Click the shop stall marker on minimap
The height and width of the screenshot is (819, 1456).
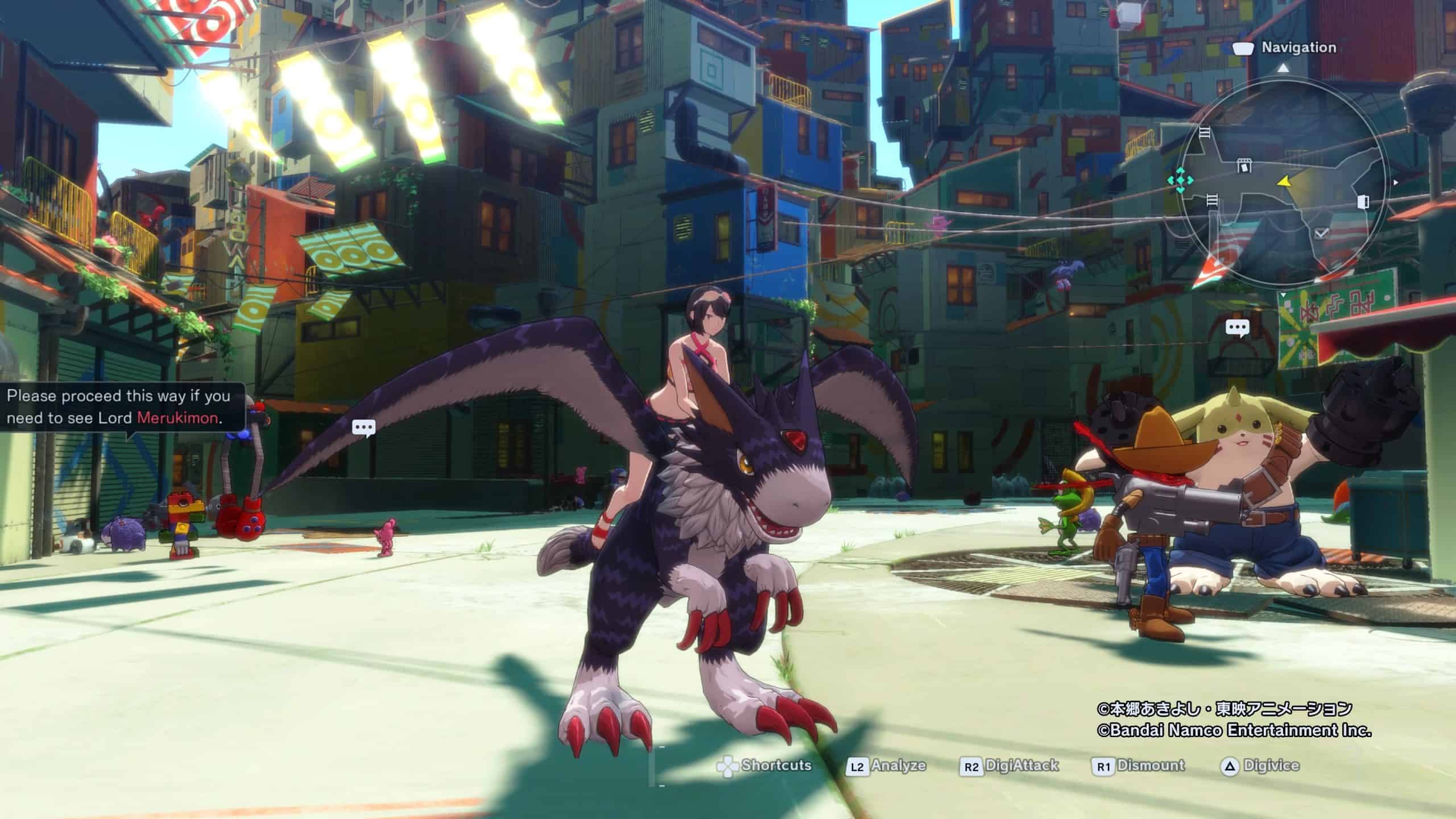point(1245,166)
